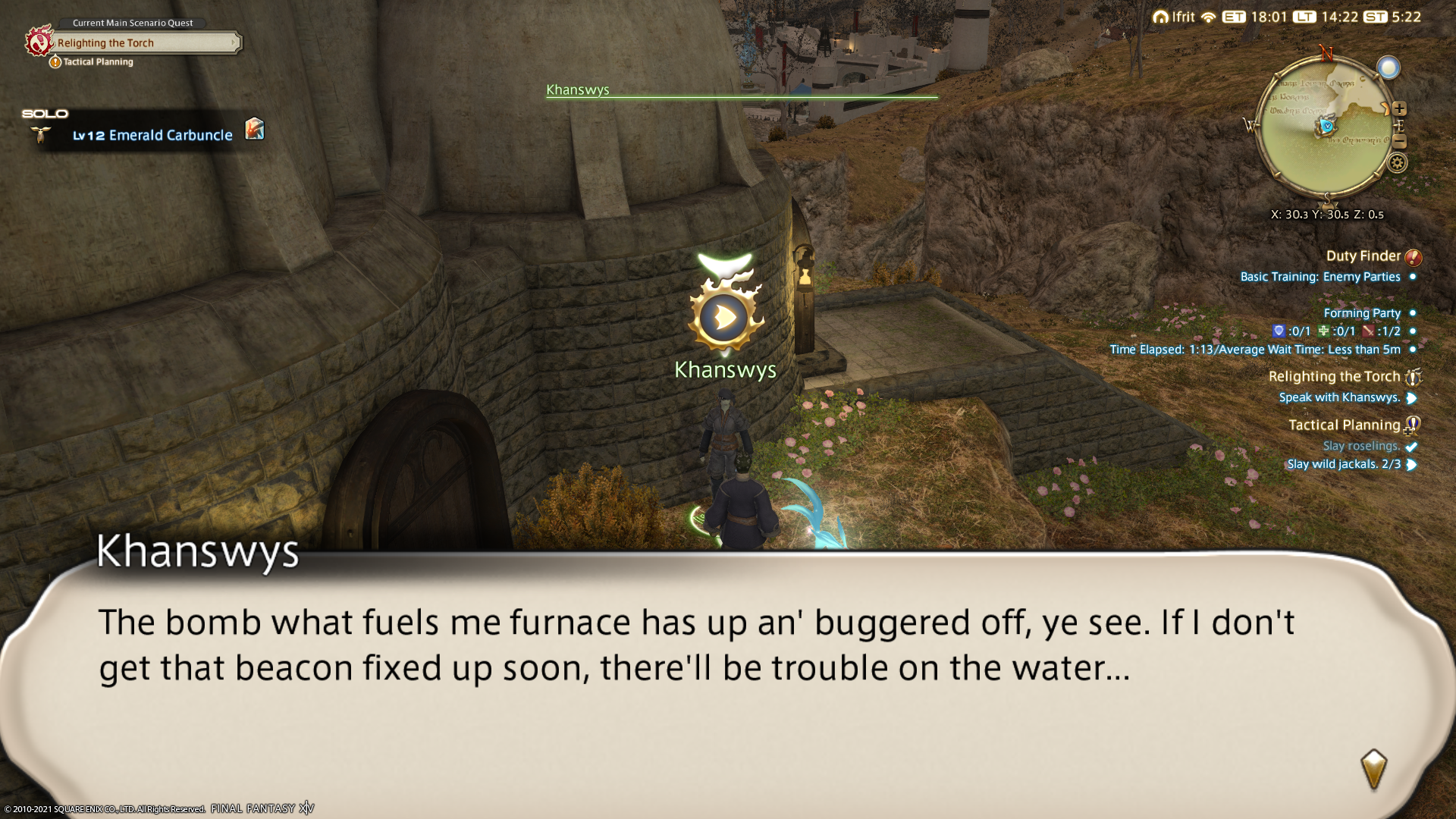Open Tactical Planning in the quest tracker
1456x819 pixels.
pyautogui.click(x=1344, y=425)
